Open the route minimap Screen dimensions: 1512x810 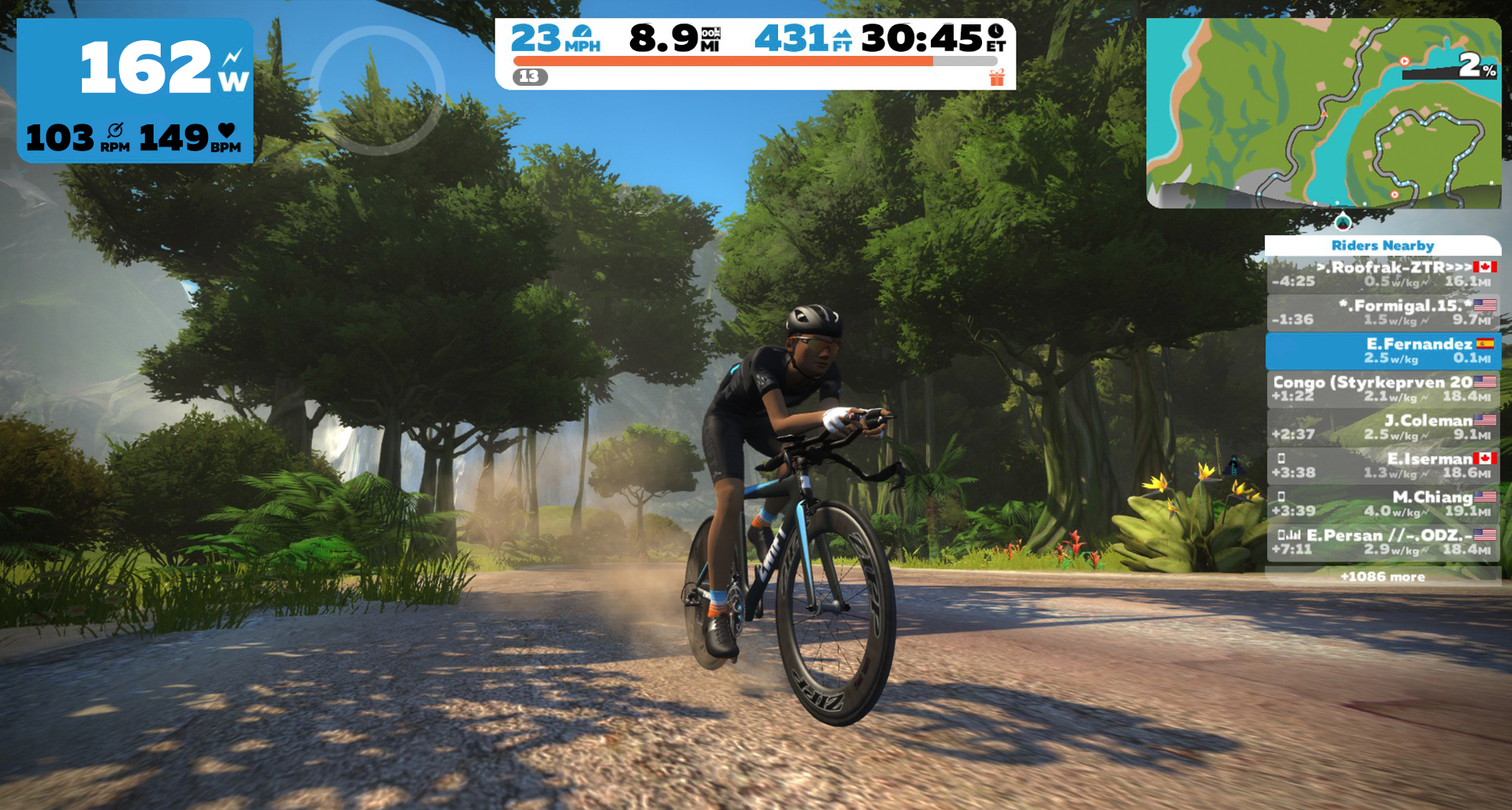coord(1323,113)
